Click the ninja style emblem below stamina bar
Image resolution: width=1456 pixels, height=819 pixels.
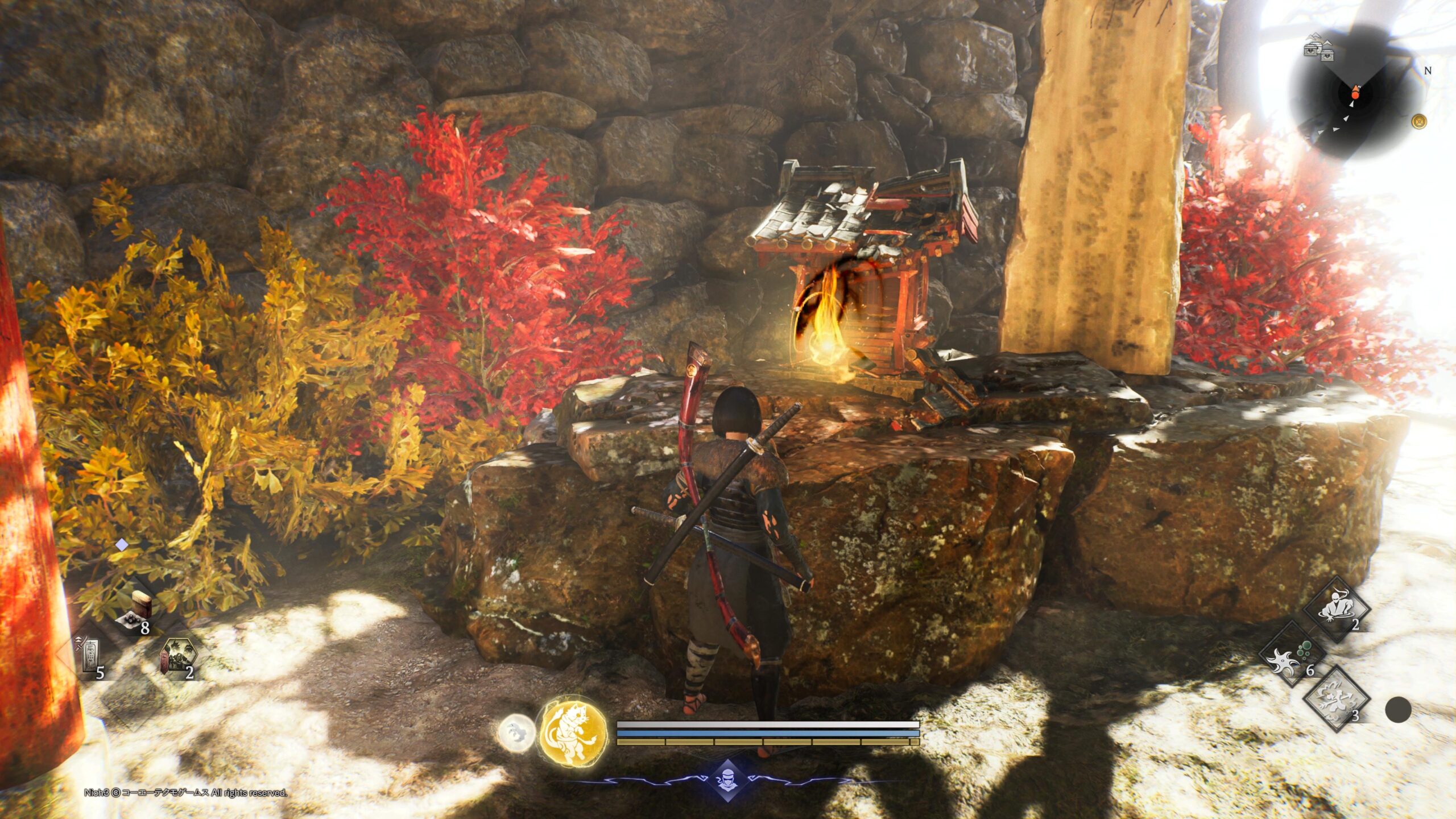tap(727, 780)
